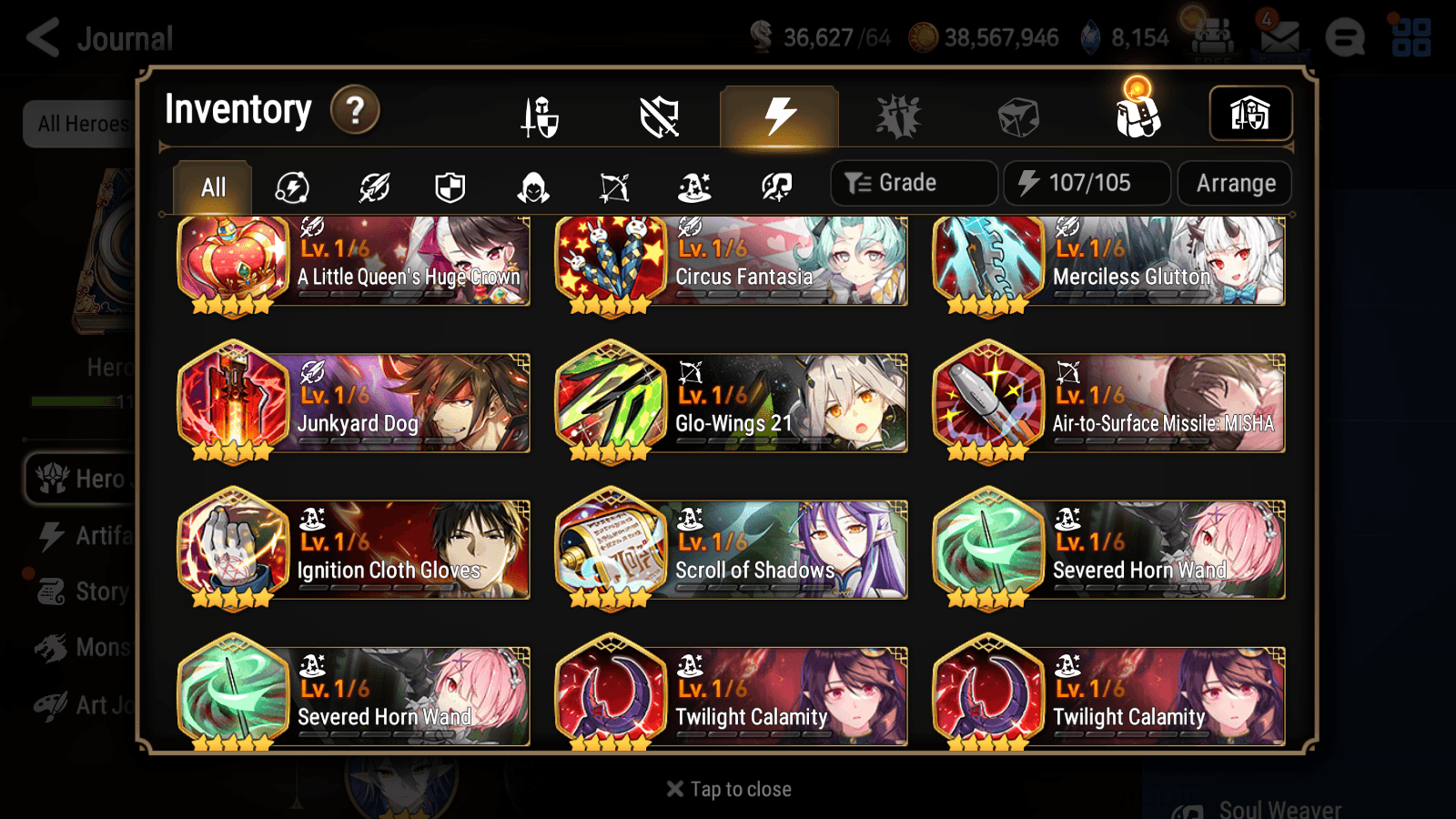1456x819 pixels.
Task: Open the materials cube tab
Action: point(1017,114)
